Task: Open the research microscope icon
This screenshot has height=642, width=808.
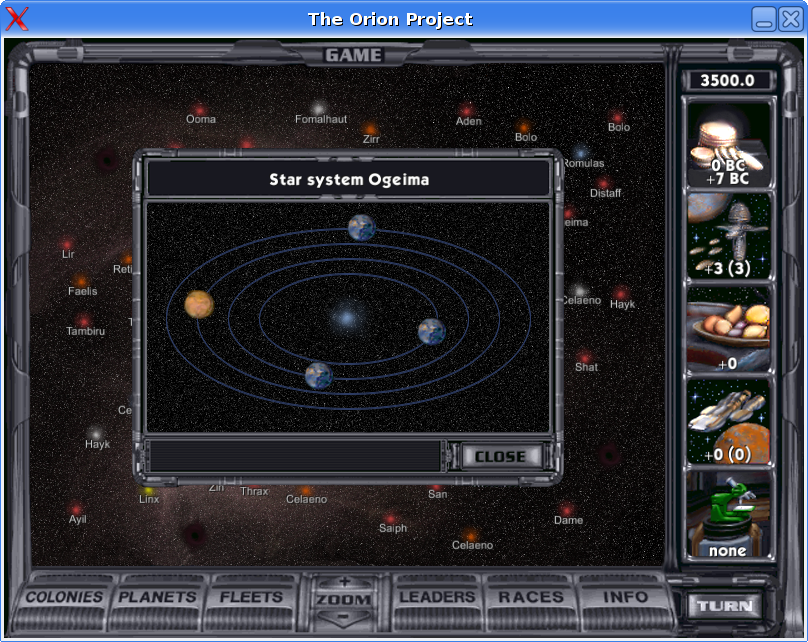Action: (729, 514)
